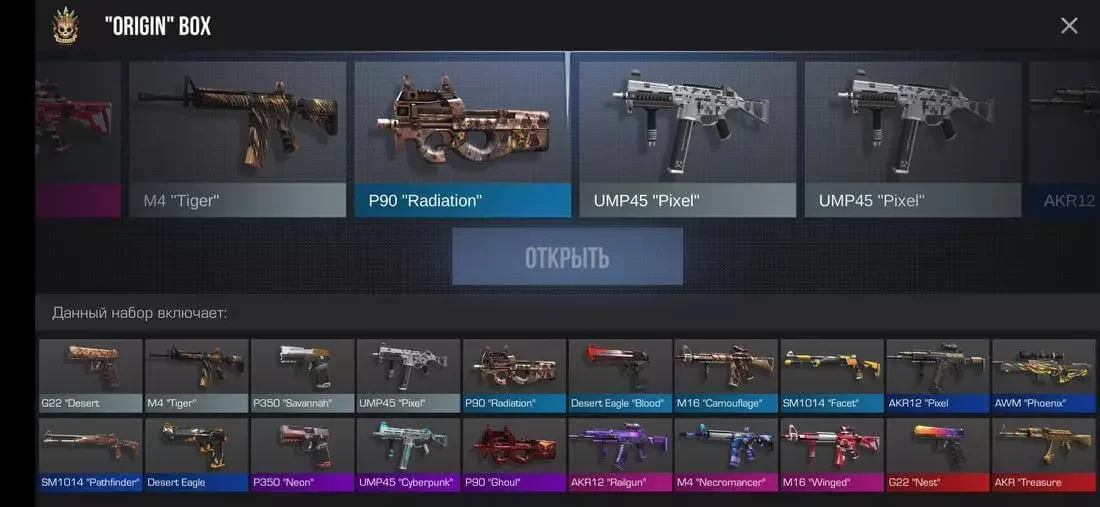The width and height of the screenshot is (1100, 507).
Task: Select the M4 "Tiger" card in carousel
Action: click(x=238, y=139)
